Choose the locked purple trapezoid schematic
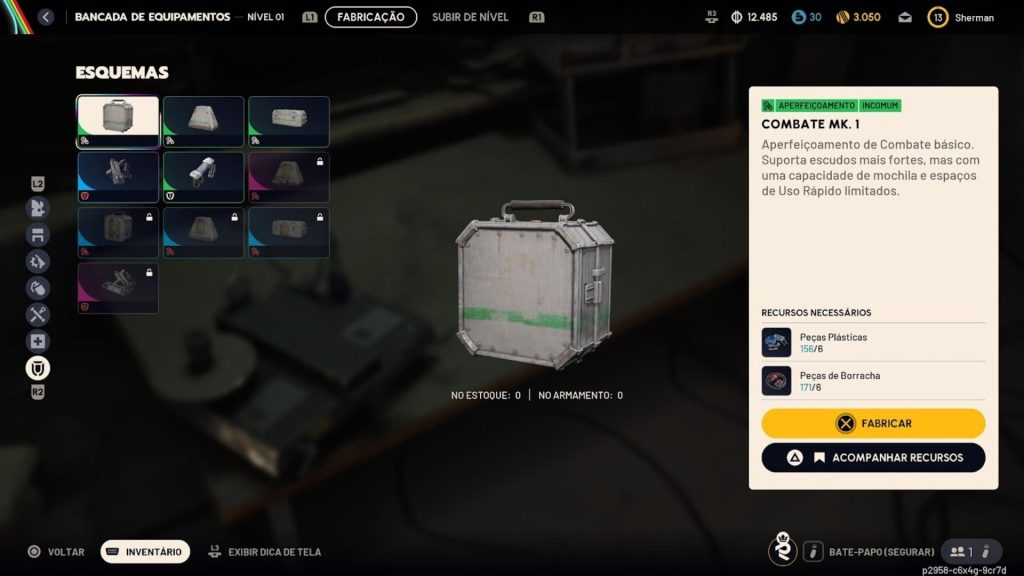The height and width of the screenshot is (576, 1024). point(289,177)
